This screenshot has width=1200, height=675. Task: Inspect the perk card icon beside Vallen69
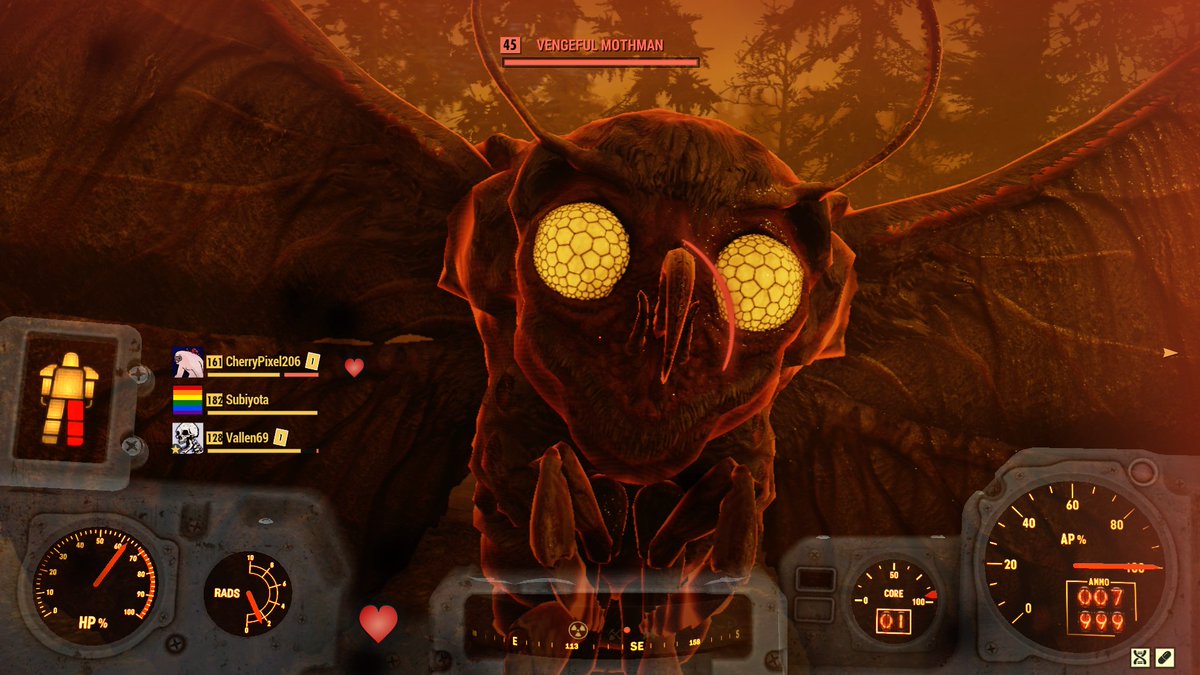[x=281, y=437]
